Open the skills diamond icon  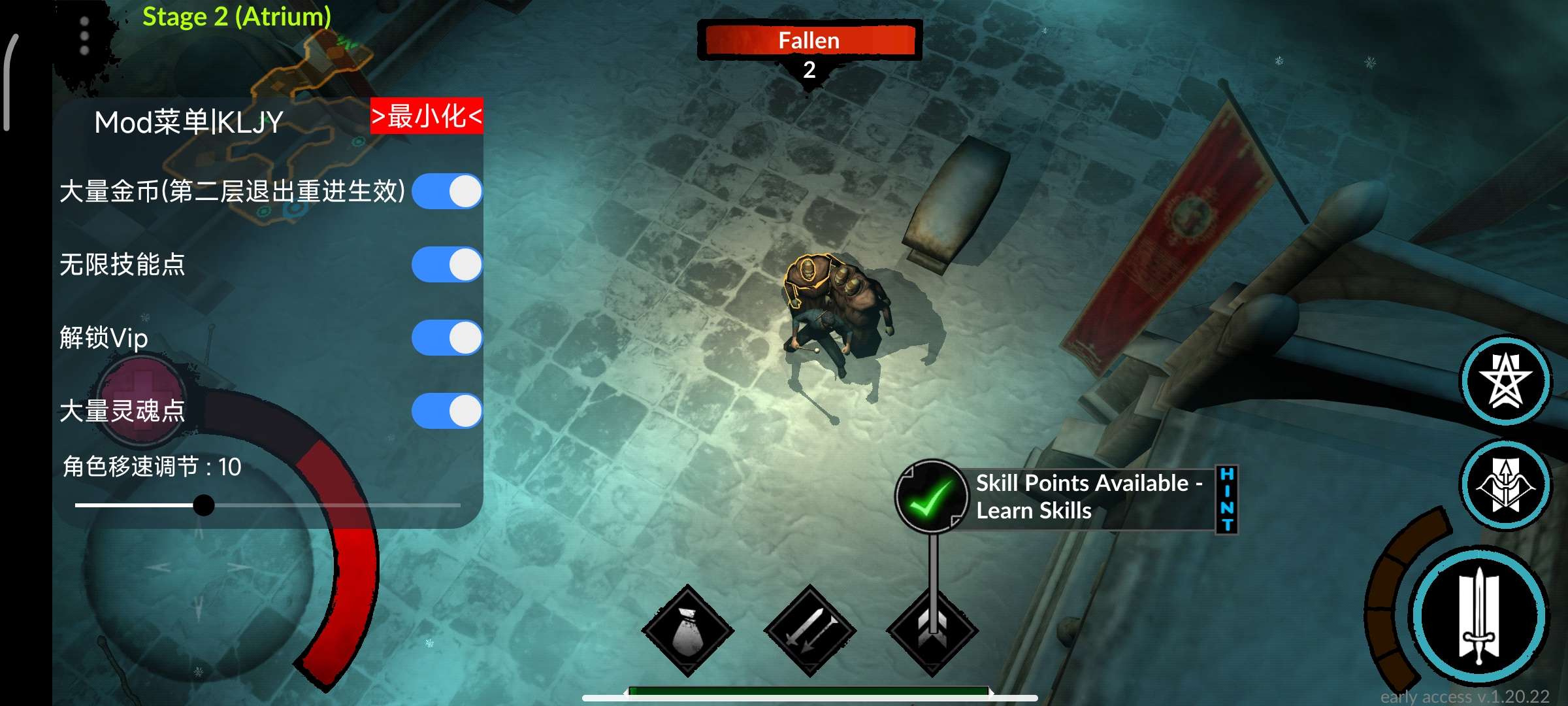pos(932,631)
